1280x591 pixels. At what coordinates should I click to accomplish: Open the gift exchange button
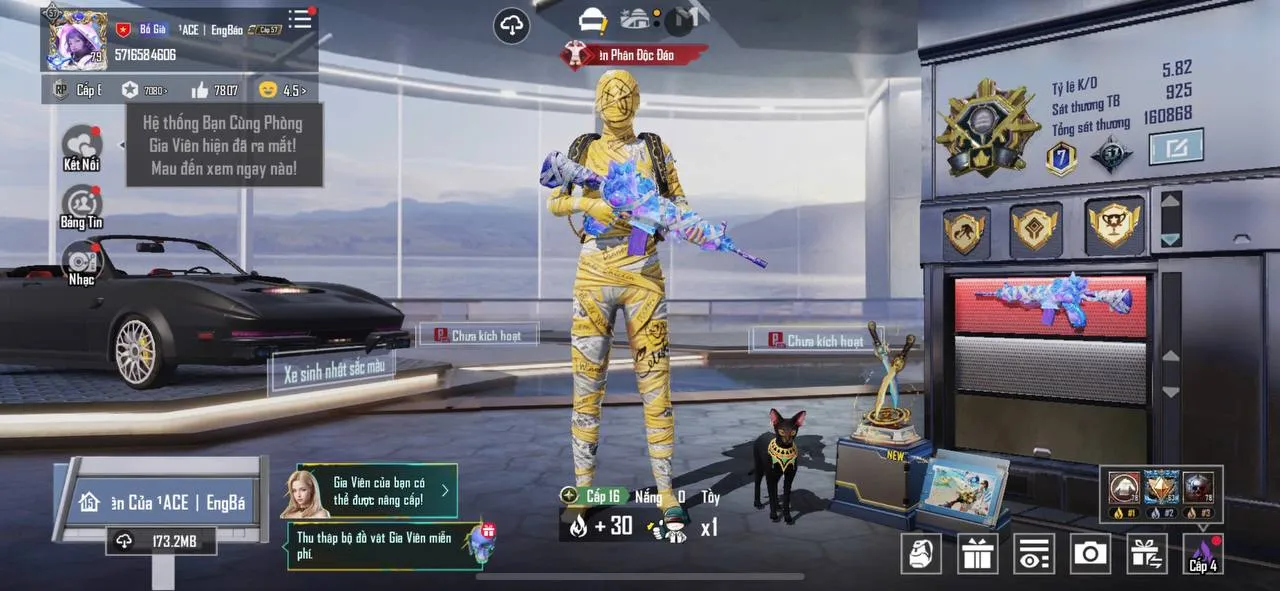(1146, 553)
